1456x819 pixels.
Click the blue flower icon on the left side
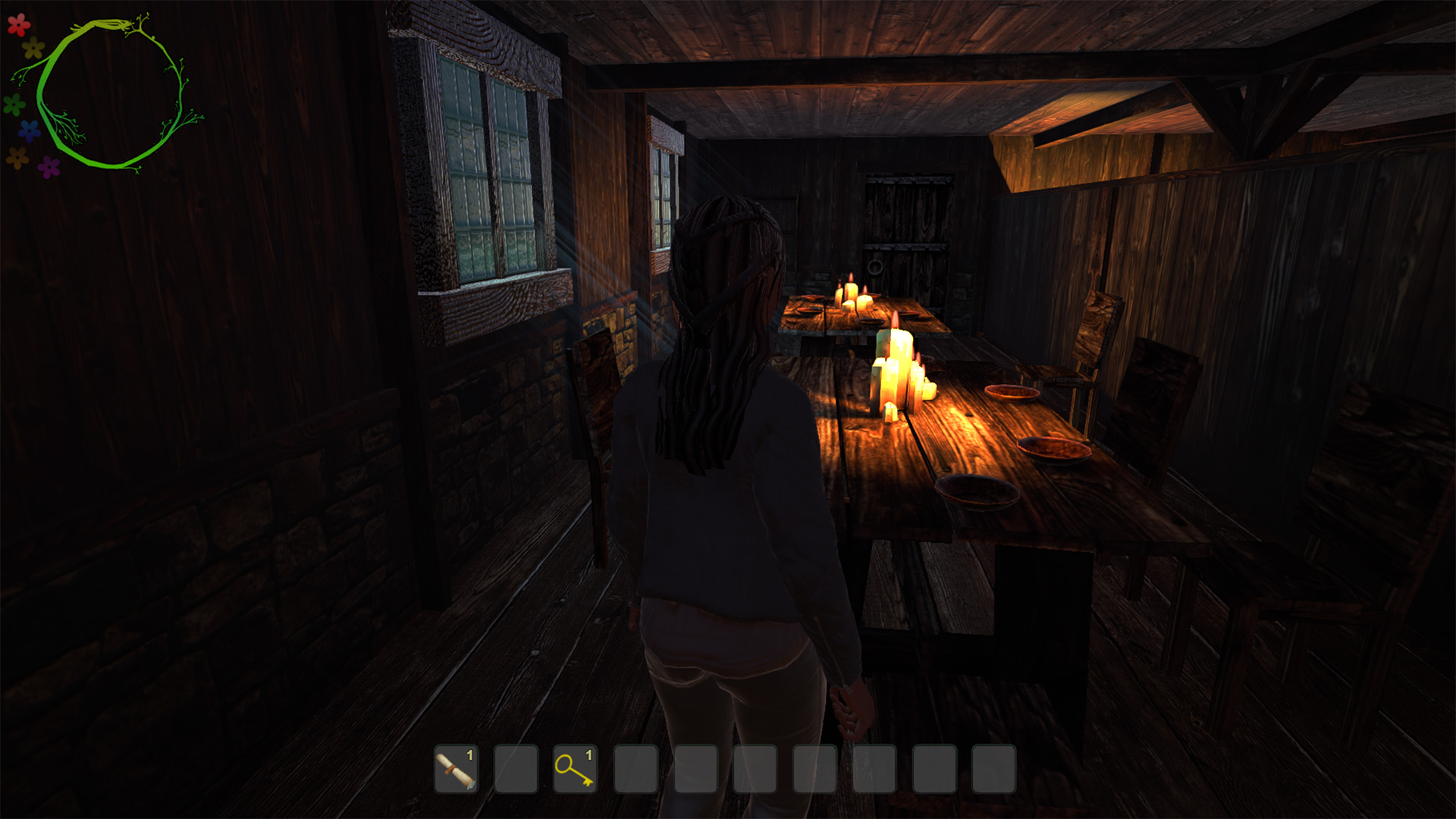[28, 130]
